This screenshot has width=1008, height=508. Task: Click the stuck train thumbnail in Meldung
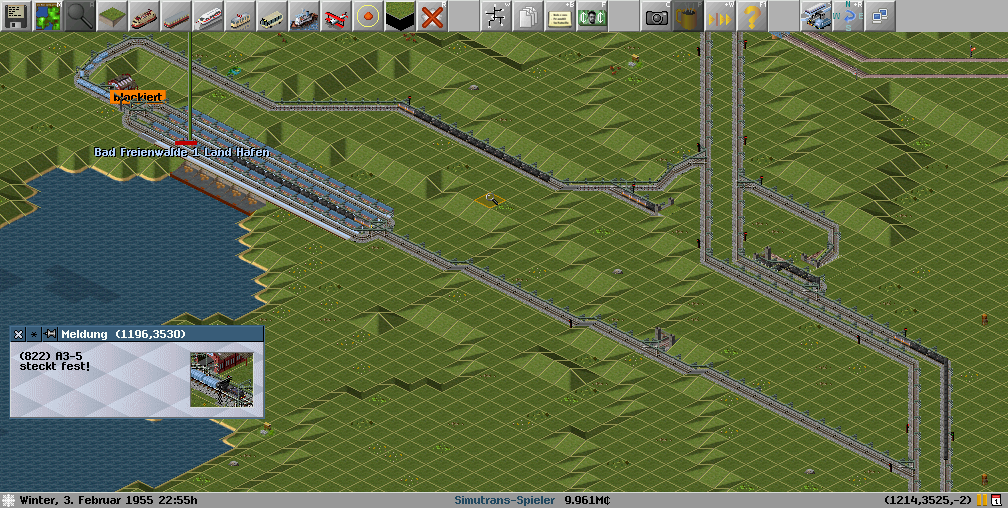(221, 379)
